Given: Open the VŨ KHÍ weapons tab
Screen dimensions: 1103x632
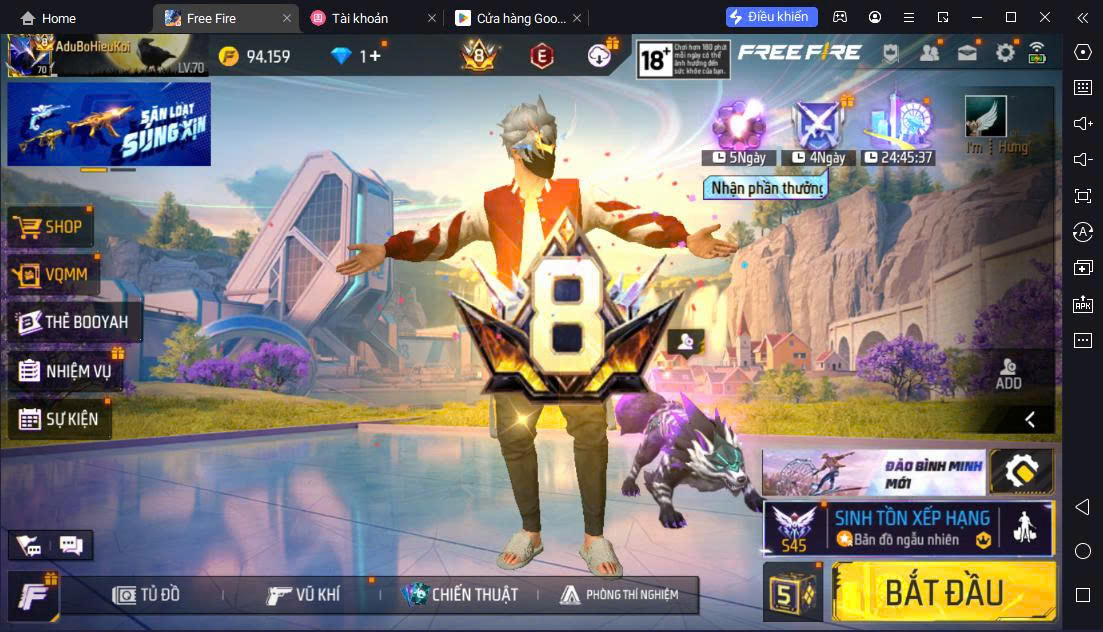Looking at the screenshot, I should tap(304, 595).
